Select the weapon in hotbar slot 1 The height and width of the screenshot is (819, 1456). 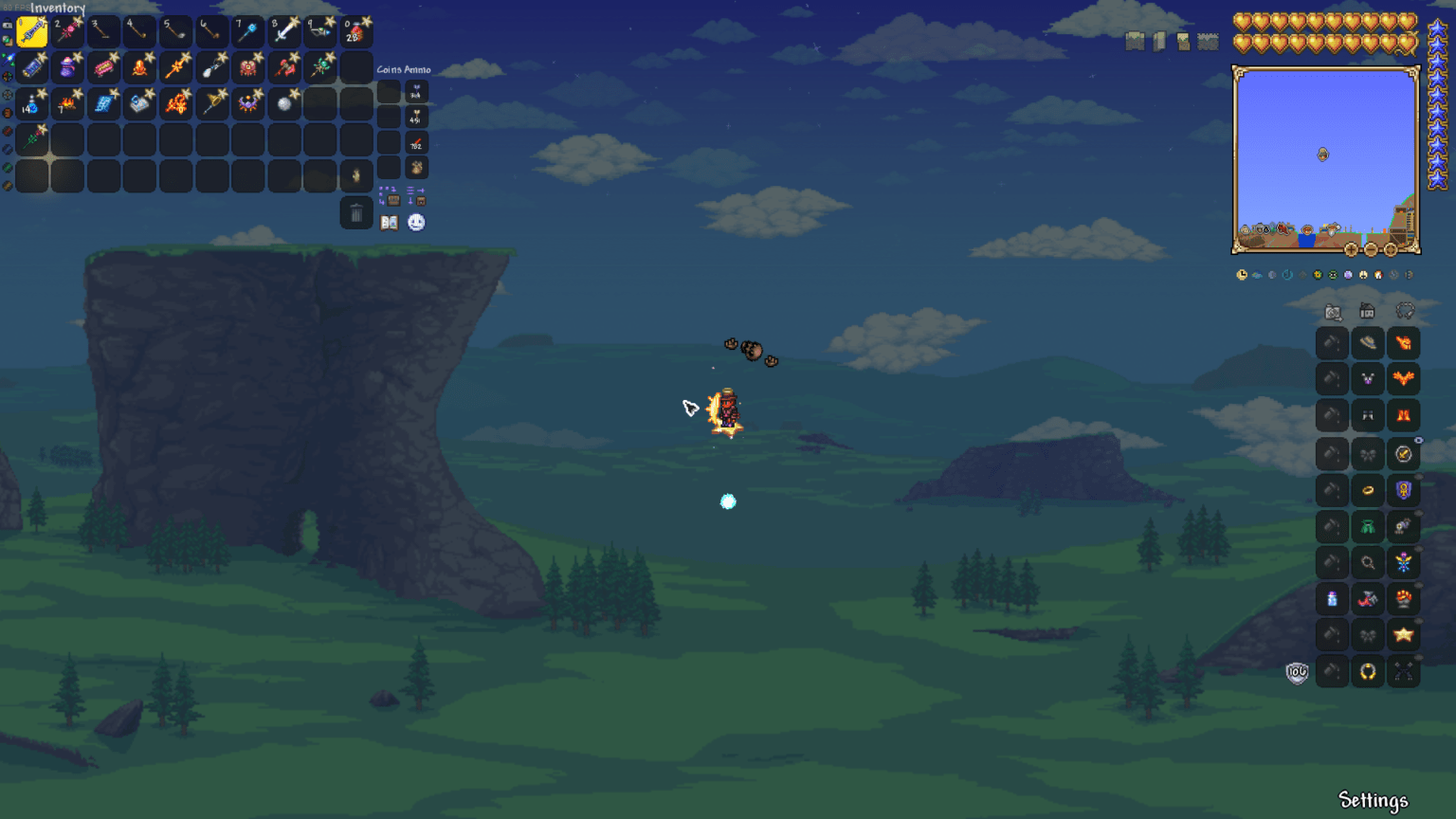click(x=31, y=30)
